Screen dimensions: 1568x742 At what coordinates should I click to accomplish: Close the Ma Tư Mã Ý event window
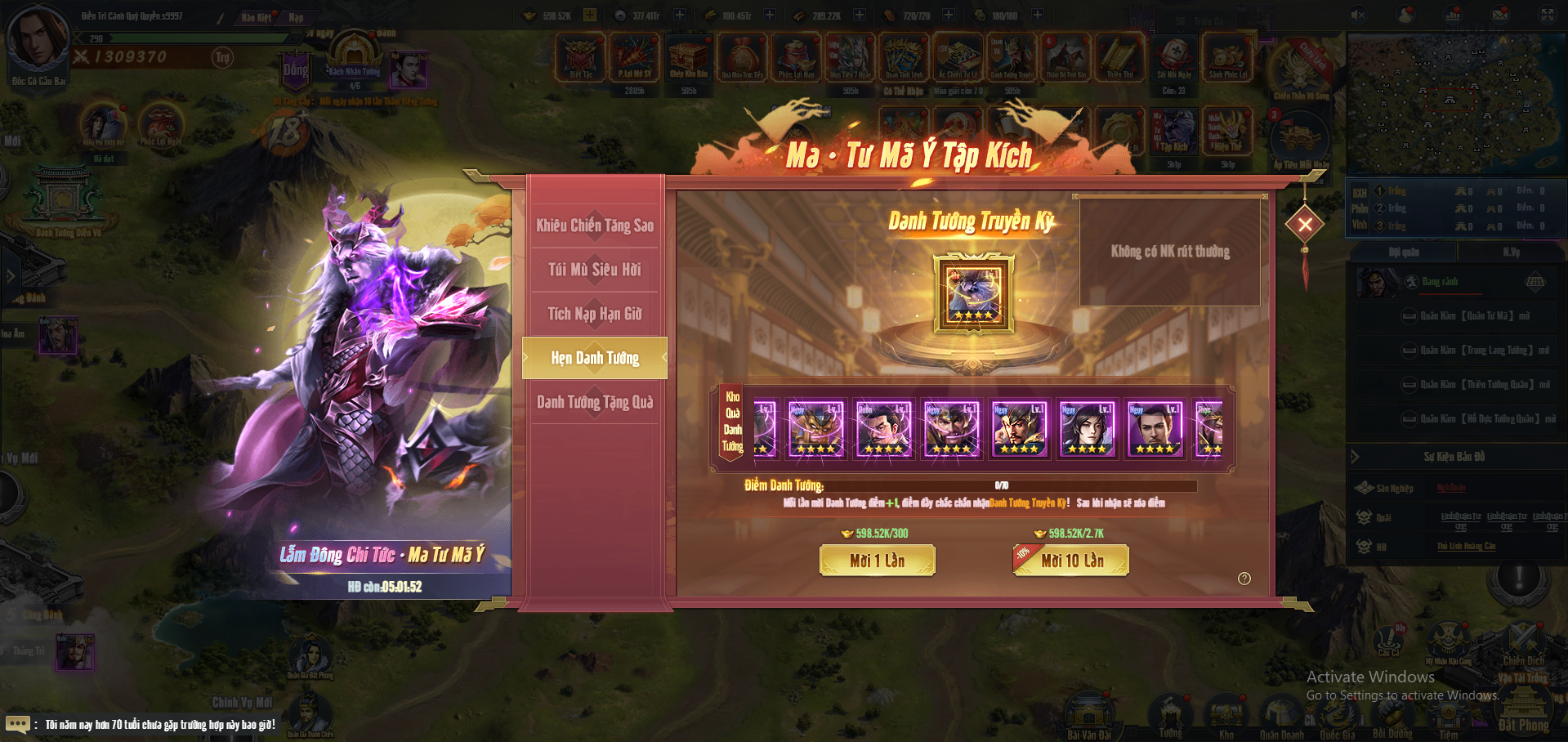pos(1305,224)
